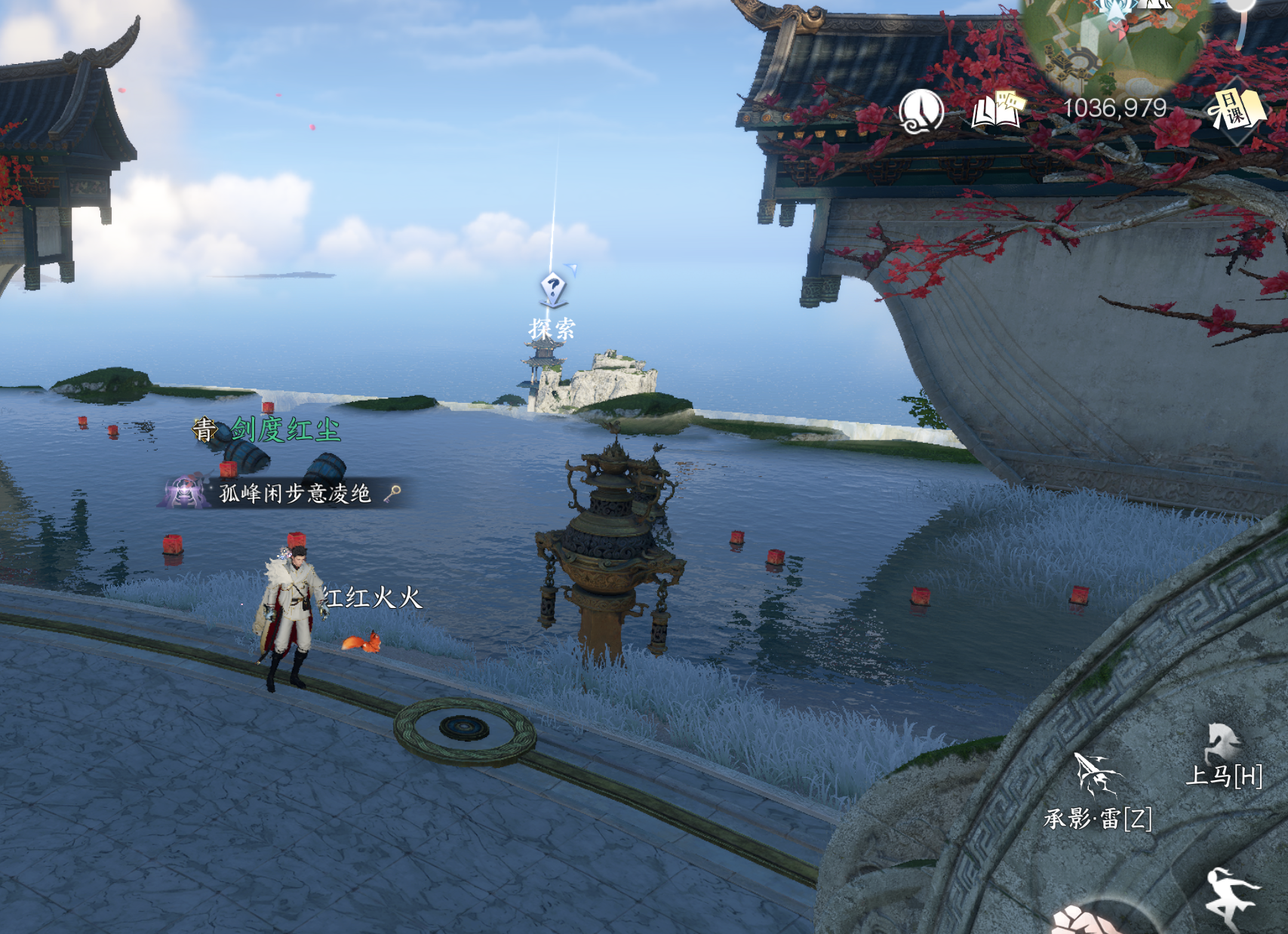Click the round clock-shaped cloud icon
This screenshot has width=1288, height=934.
[x=921, y=112]
